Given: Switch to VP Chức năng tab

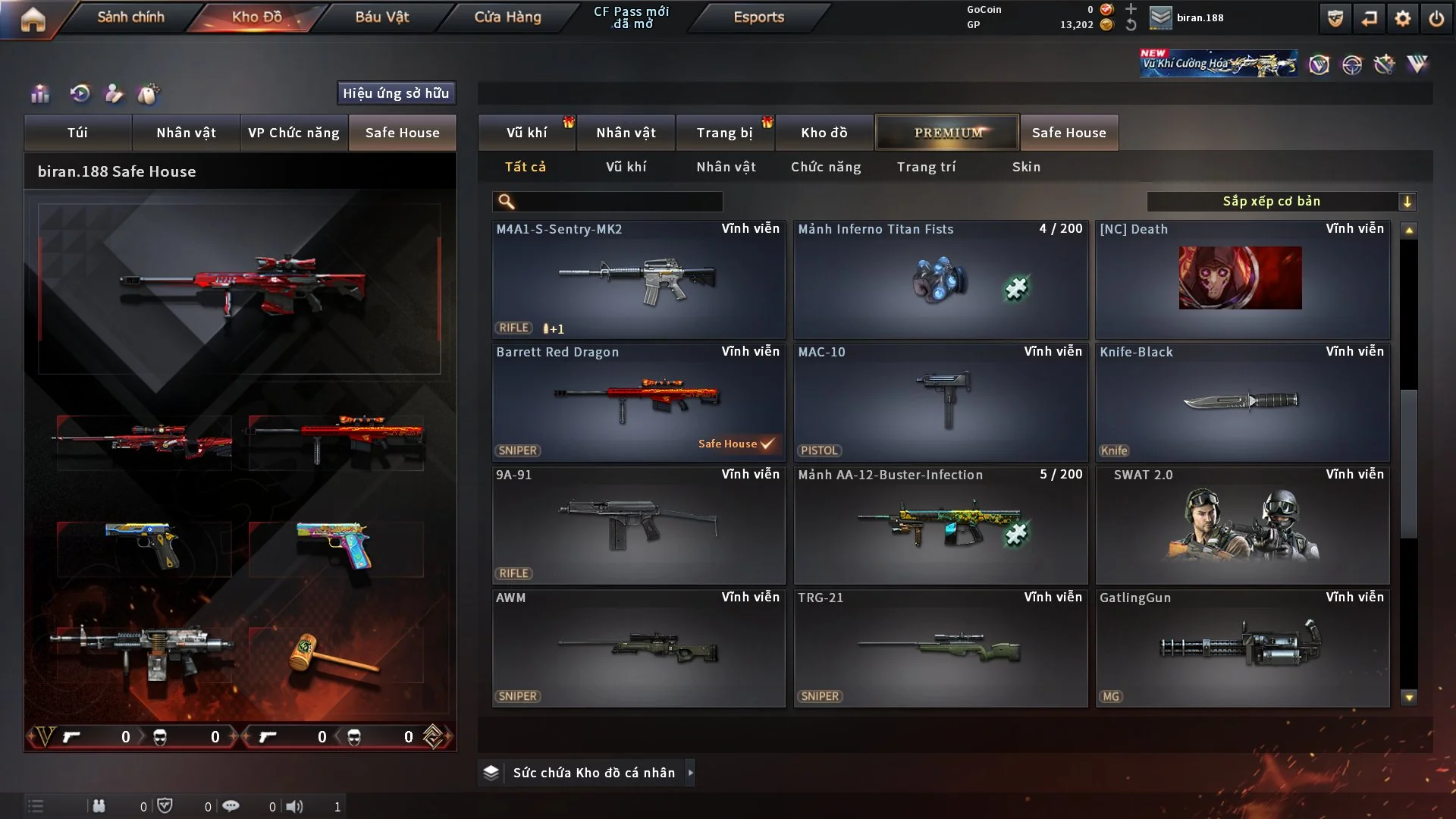Looking at the screenshot, I should 293,133.
